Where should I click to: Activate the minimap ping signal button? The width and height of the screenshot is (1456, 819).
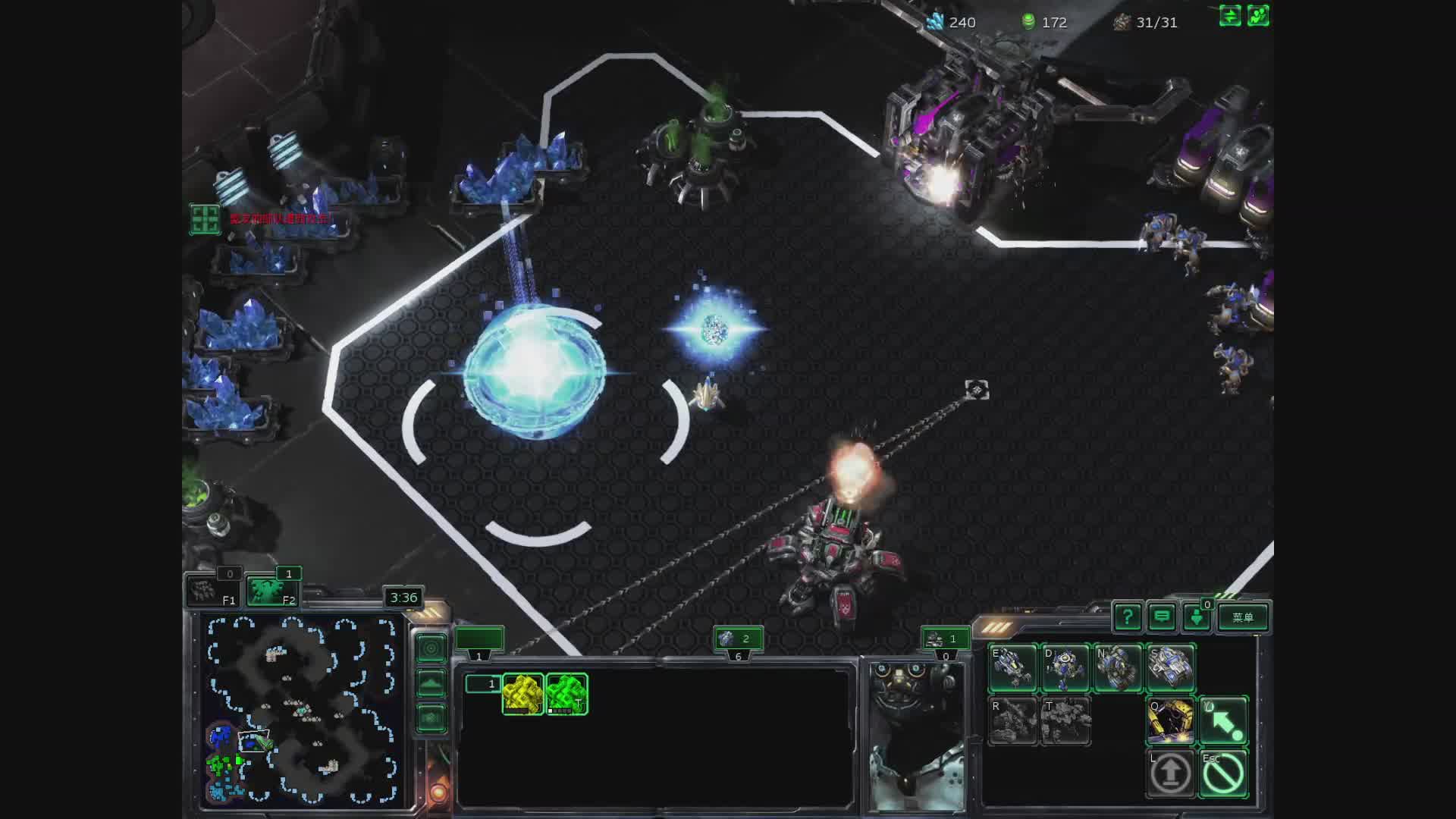coord(431,648)
